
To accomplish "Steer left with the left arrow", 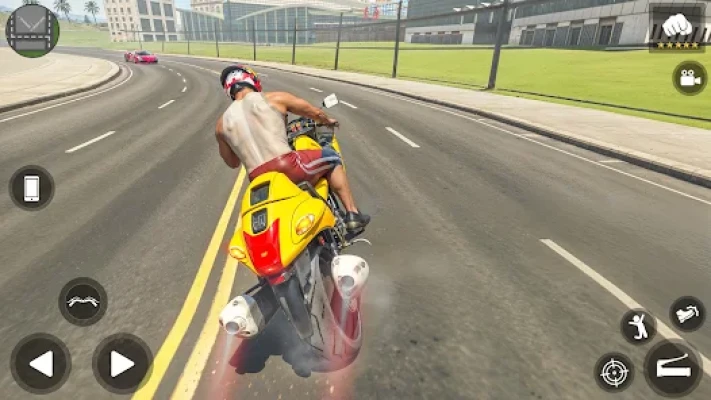I will pyautogui.click(x=41, y=363).
